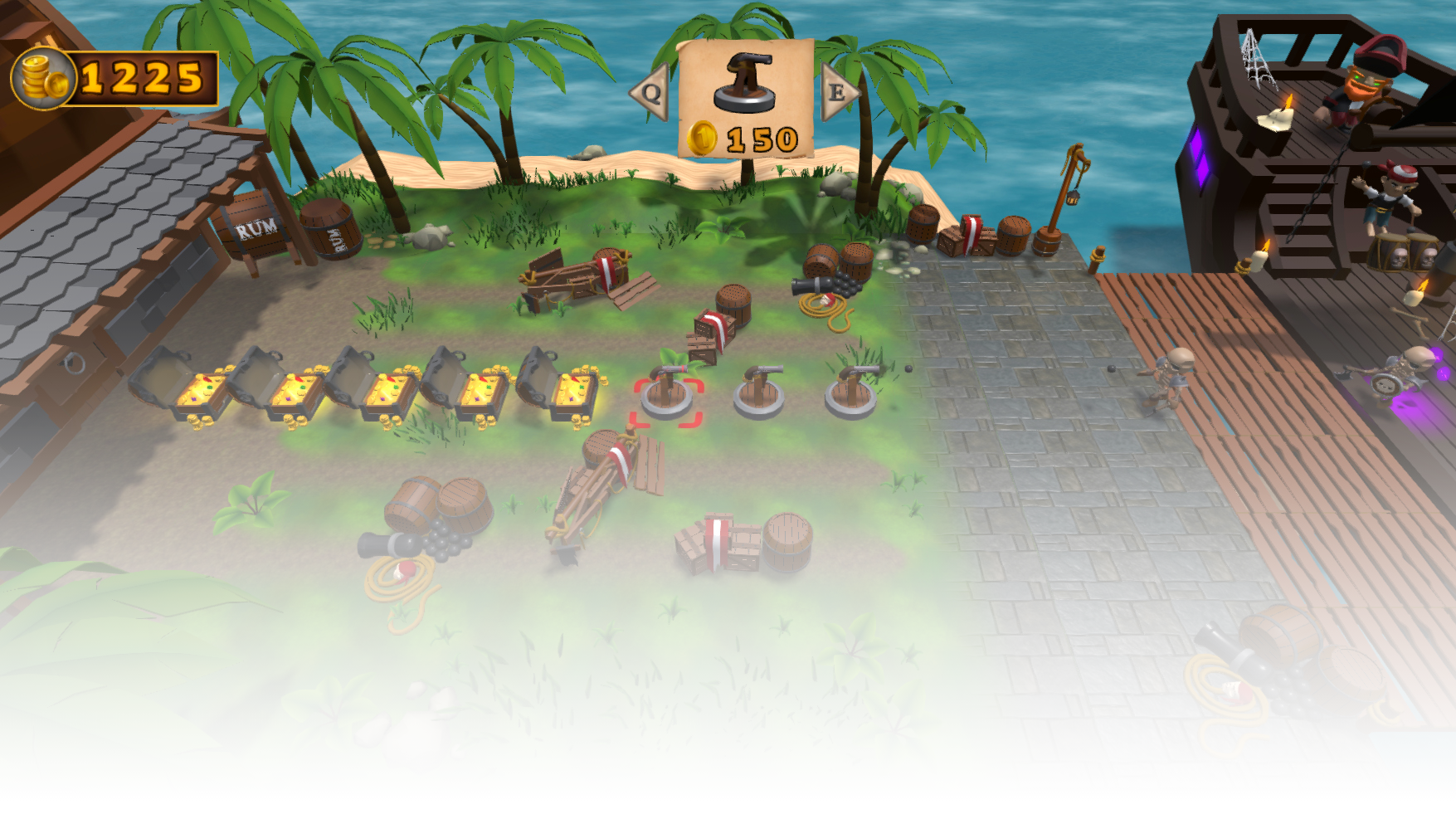The height and width of the screenshot is (819, 1456).
Task: Select the cannon tower card costing 150
Action: coord(745,100)
